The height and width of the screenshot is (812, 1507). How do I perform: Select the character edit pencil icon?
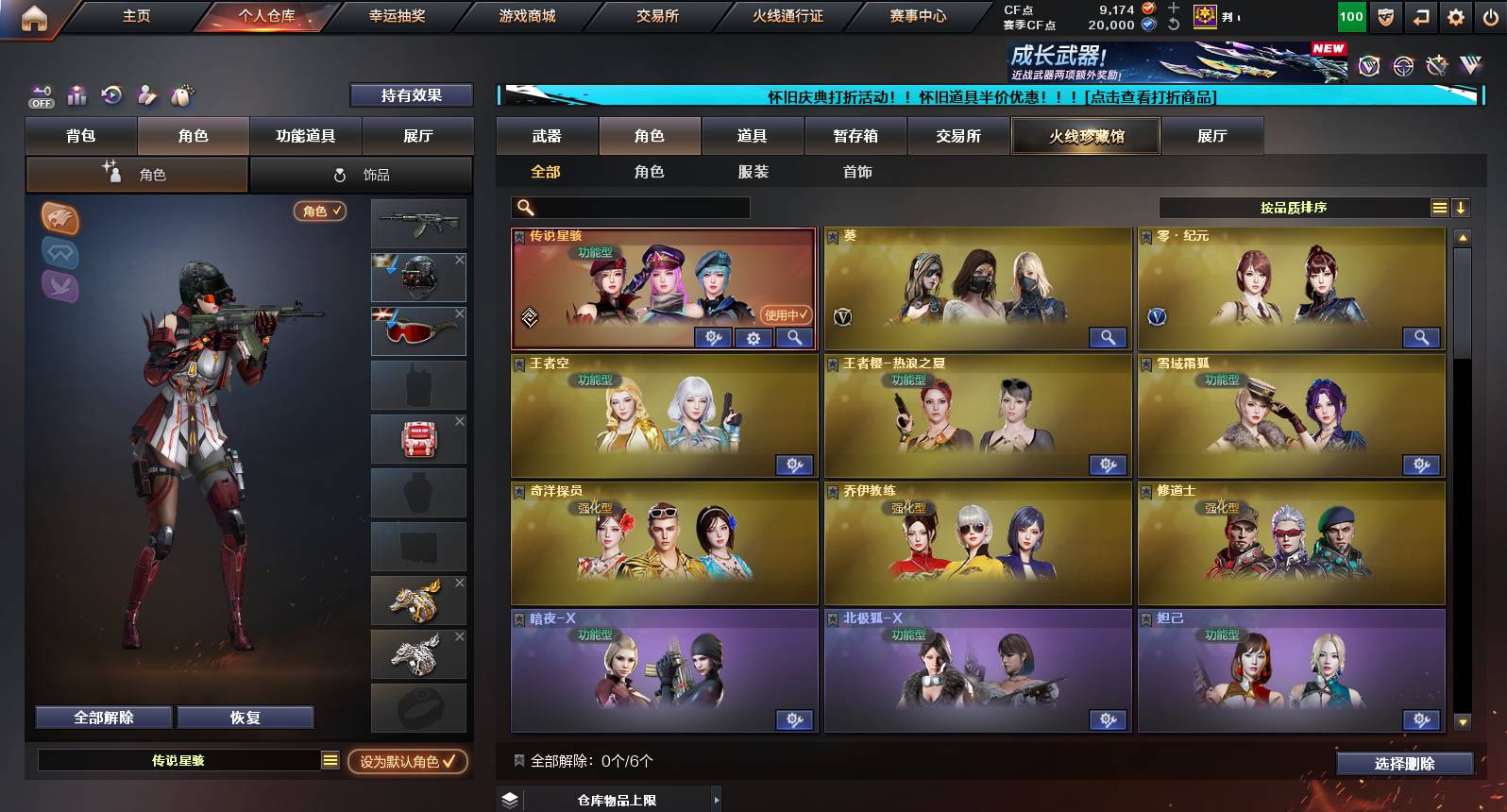click(145, 95)
